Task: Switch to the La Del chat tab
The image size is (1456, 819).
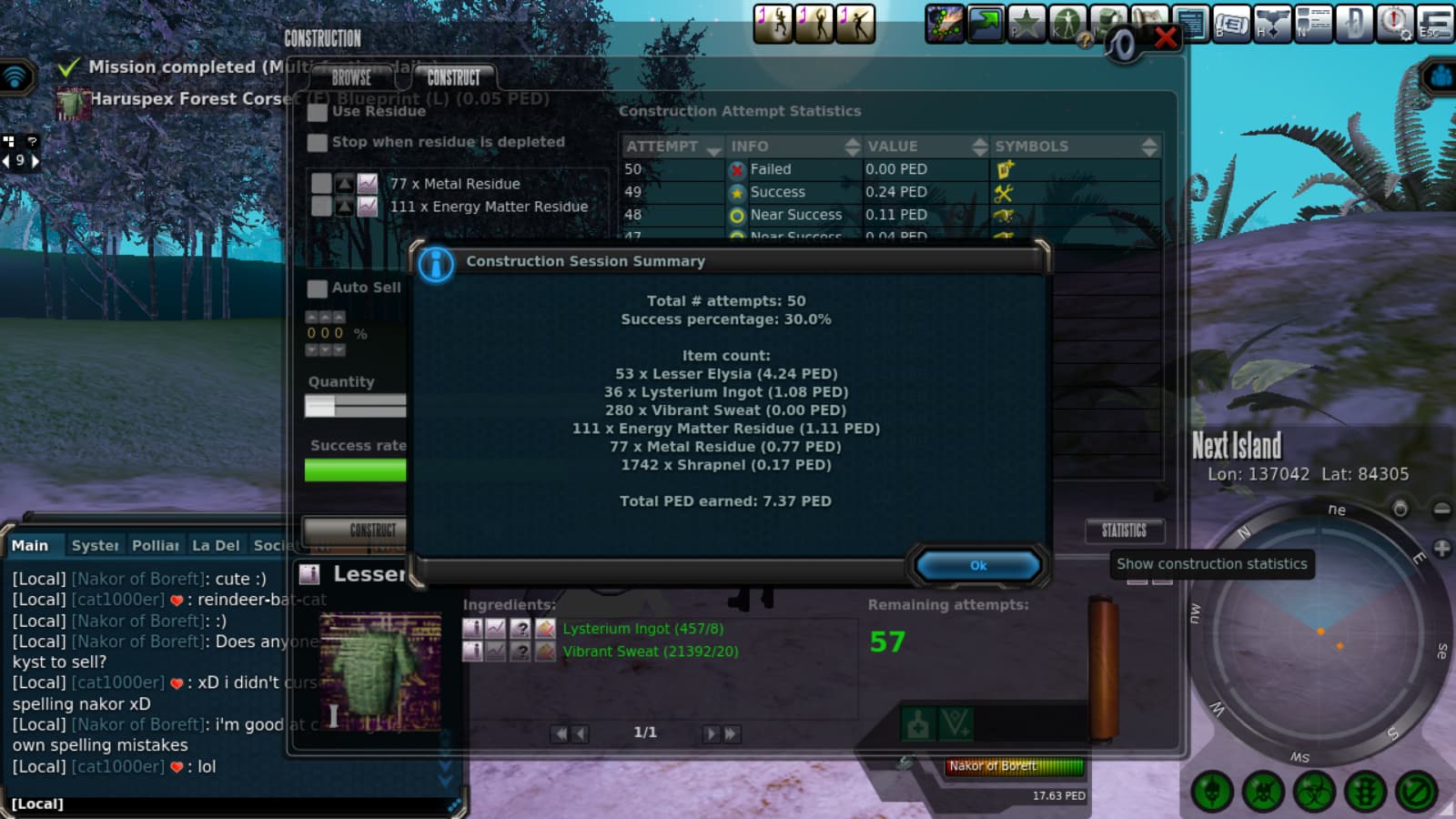Action: (x=216, y=545)
